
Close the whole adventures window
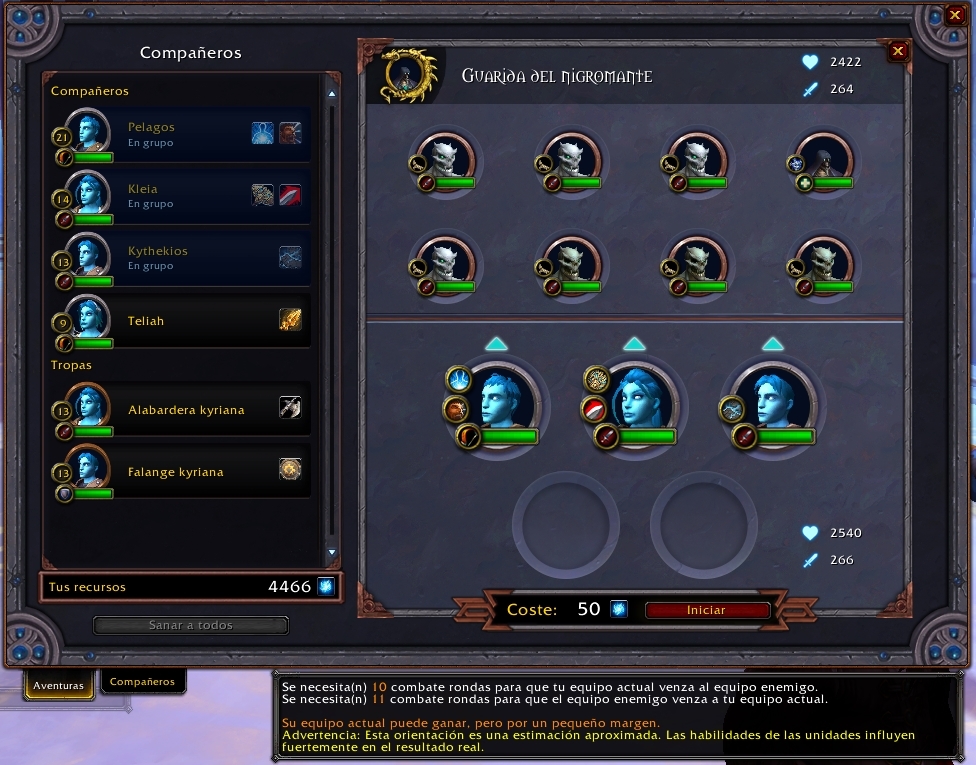click(955, 15)
